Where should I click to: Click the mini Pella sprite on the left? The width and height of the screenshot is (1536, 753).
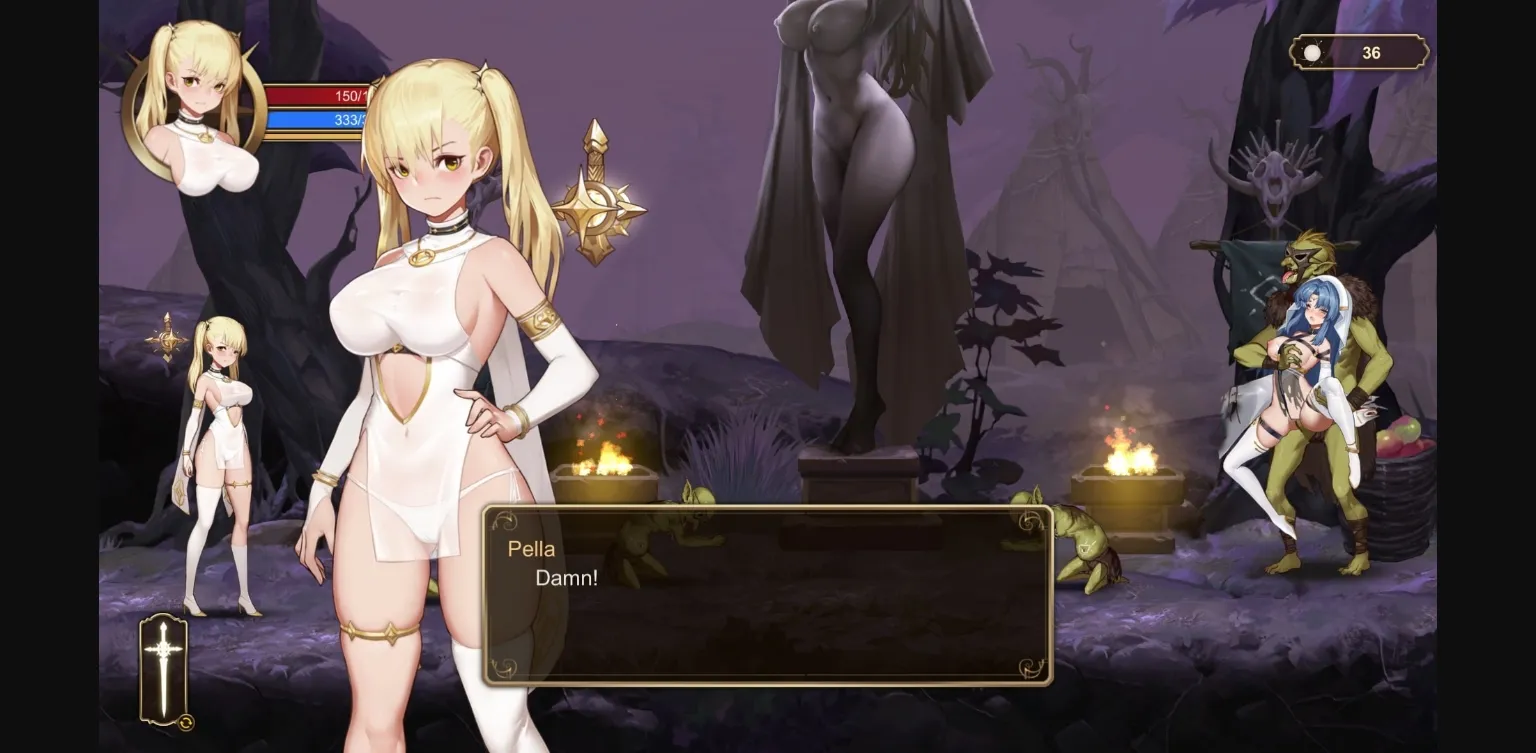click(x=221, y=440)
